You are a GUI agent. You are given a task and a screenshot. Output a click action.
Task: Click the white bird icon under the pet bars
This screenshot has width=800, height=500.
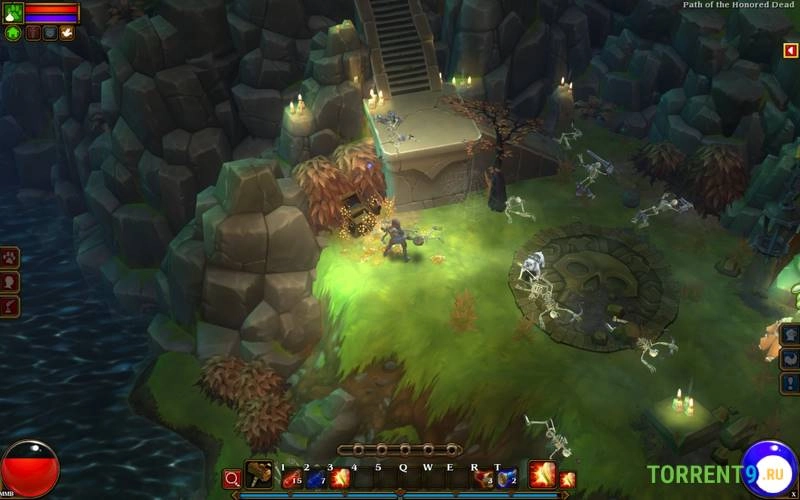pyautogui.click(x=67, y=33)
